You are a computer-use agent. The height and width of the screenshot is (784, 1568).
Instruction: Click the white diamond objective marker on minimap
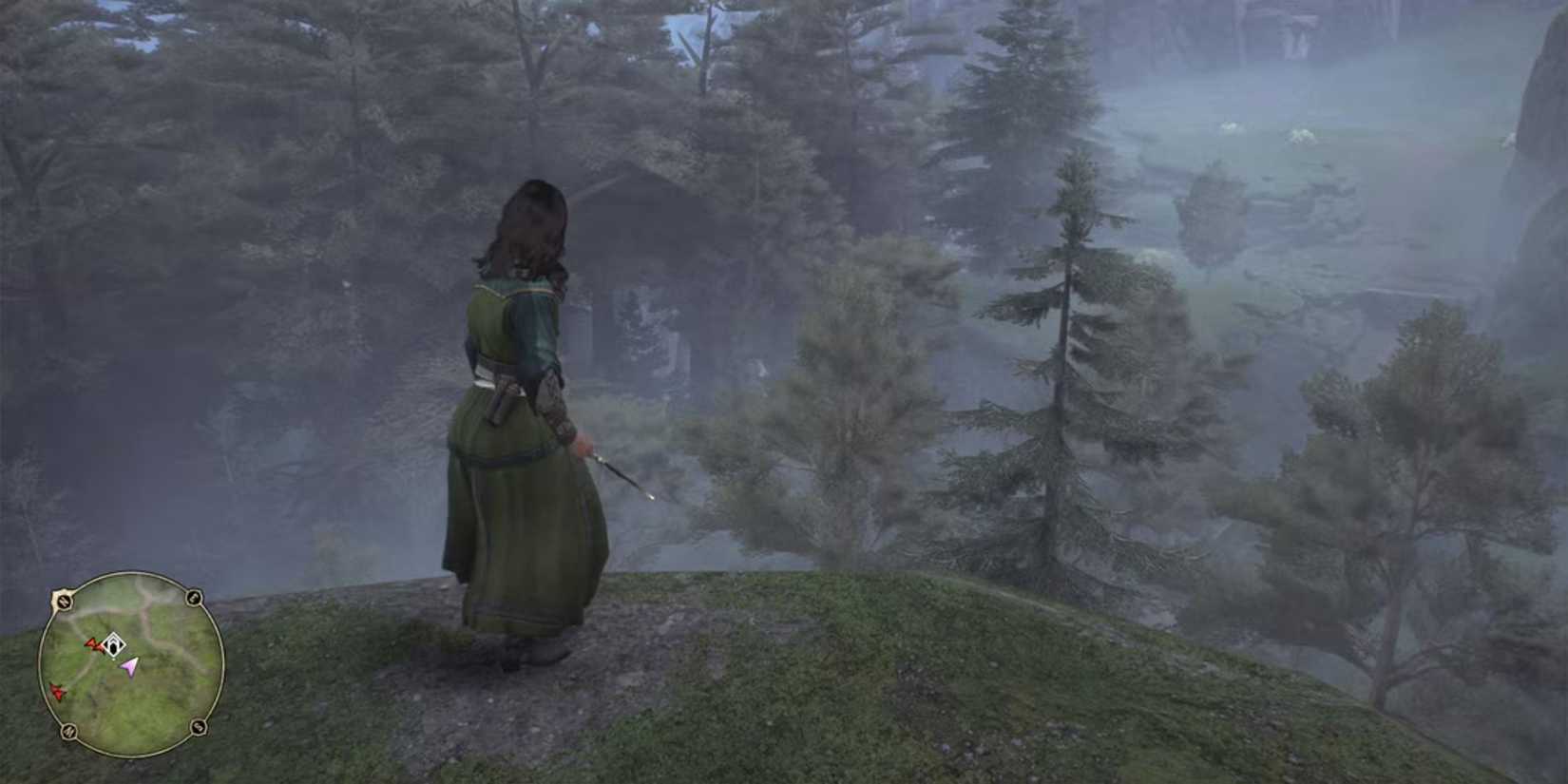(114, 645)
